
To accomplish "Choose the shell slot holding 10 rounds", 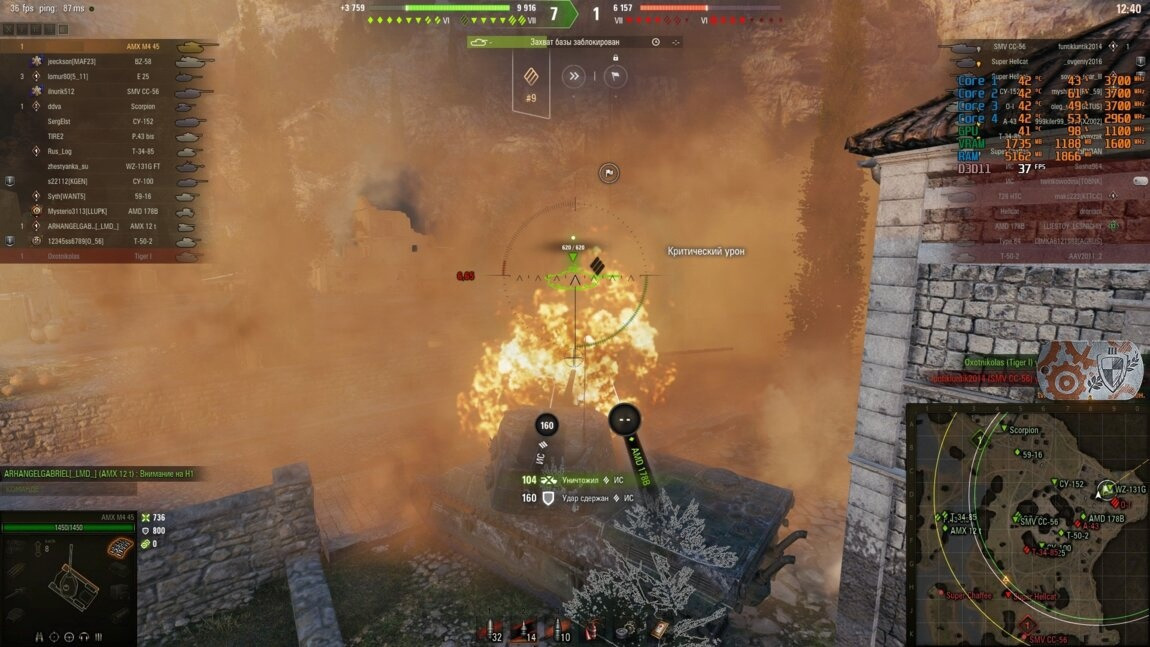I will click(x=560, y=630).
